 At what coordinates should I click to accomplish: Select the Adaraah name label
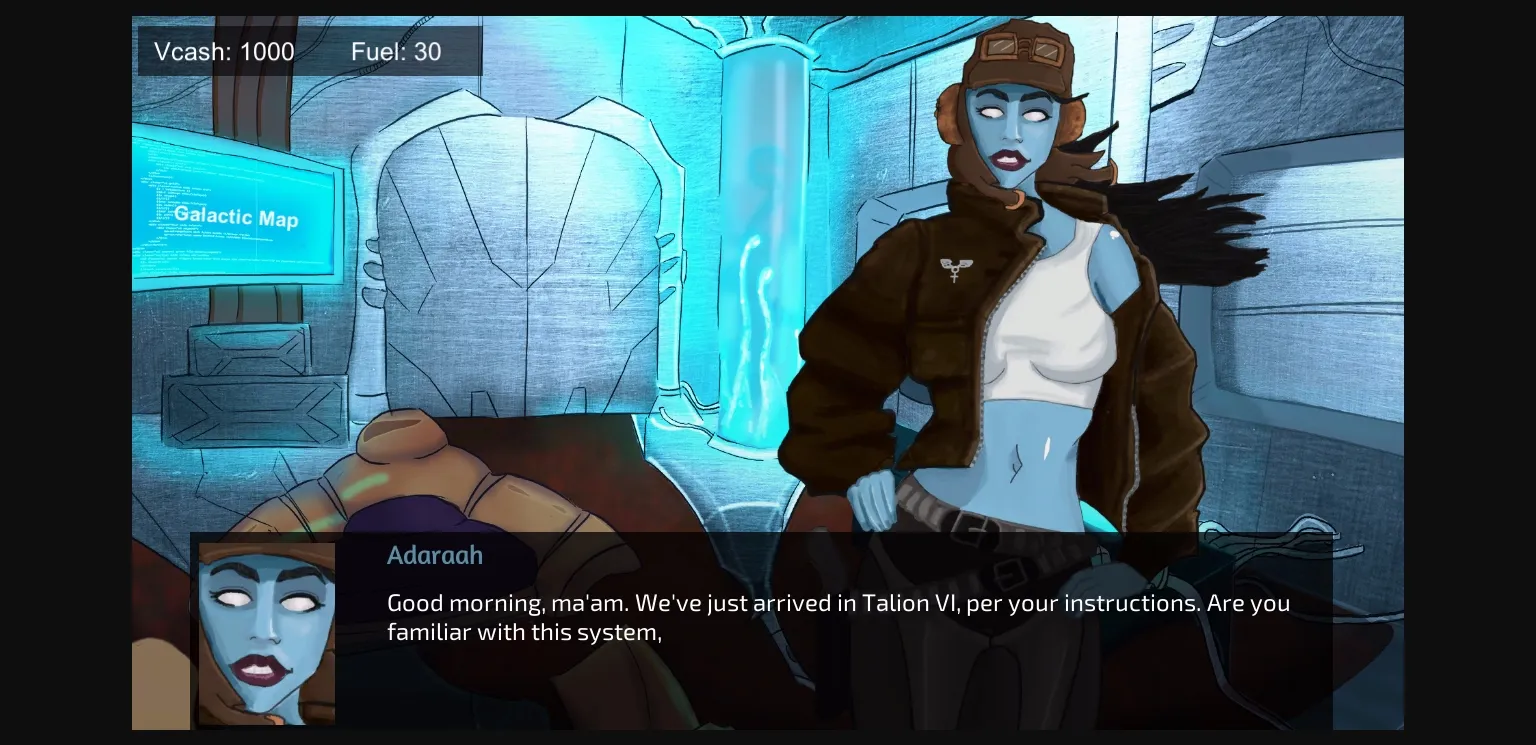435,555
